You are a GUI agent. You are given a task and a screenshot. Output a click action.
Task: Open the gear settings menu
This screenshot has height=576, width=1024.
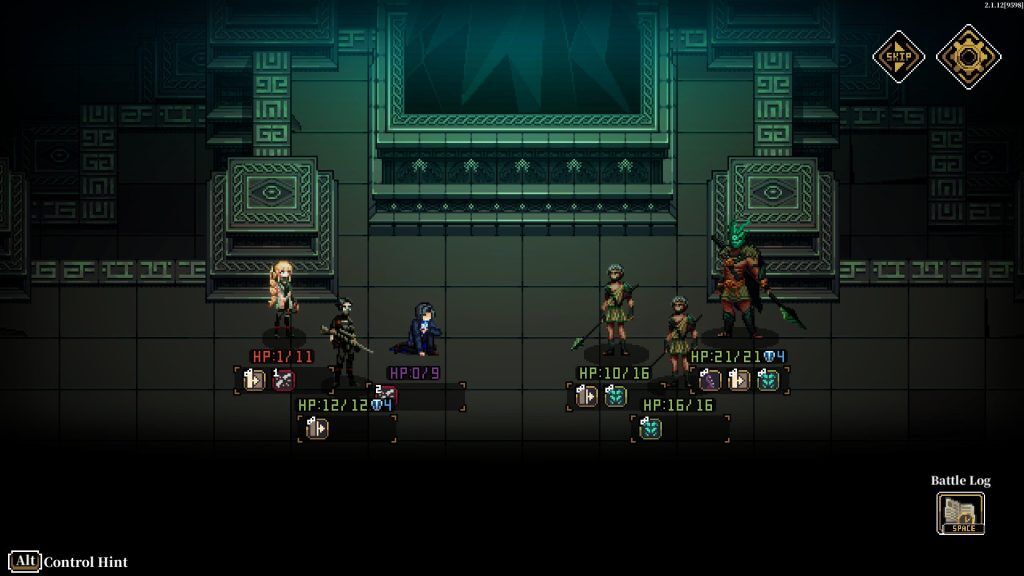tap(967, 56)
